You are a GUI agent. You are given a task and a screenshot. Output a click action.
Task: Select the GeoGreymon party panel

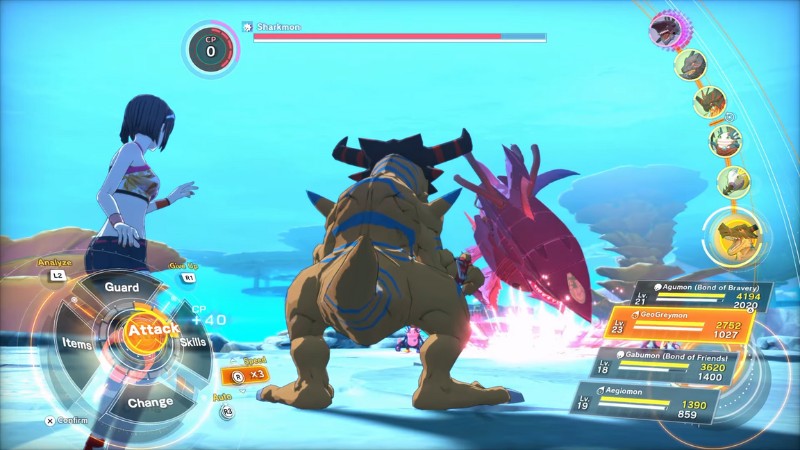(x=678, y=327)
